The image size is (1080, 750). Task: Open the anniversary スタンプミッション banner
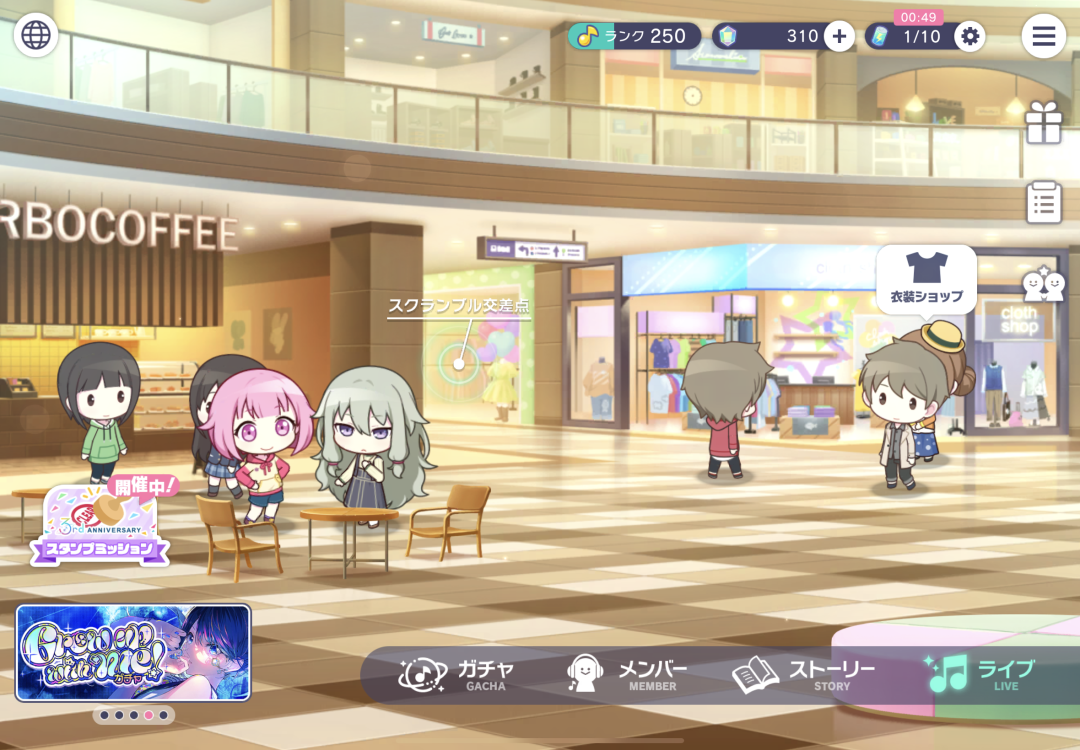tap(100, 522)
